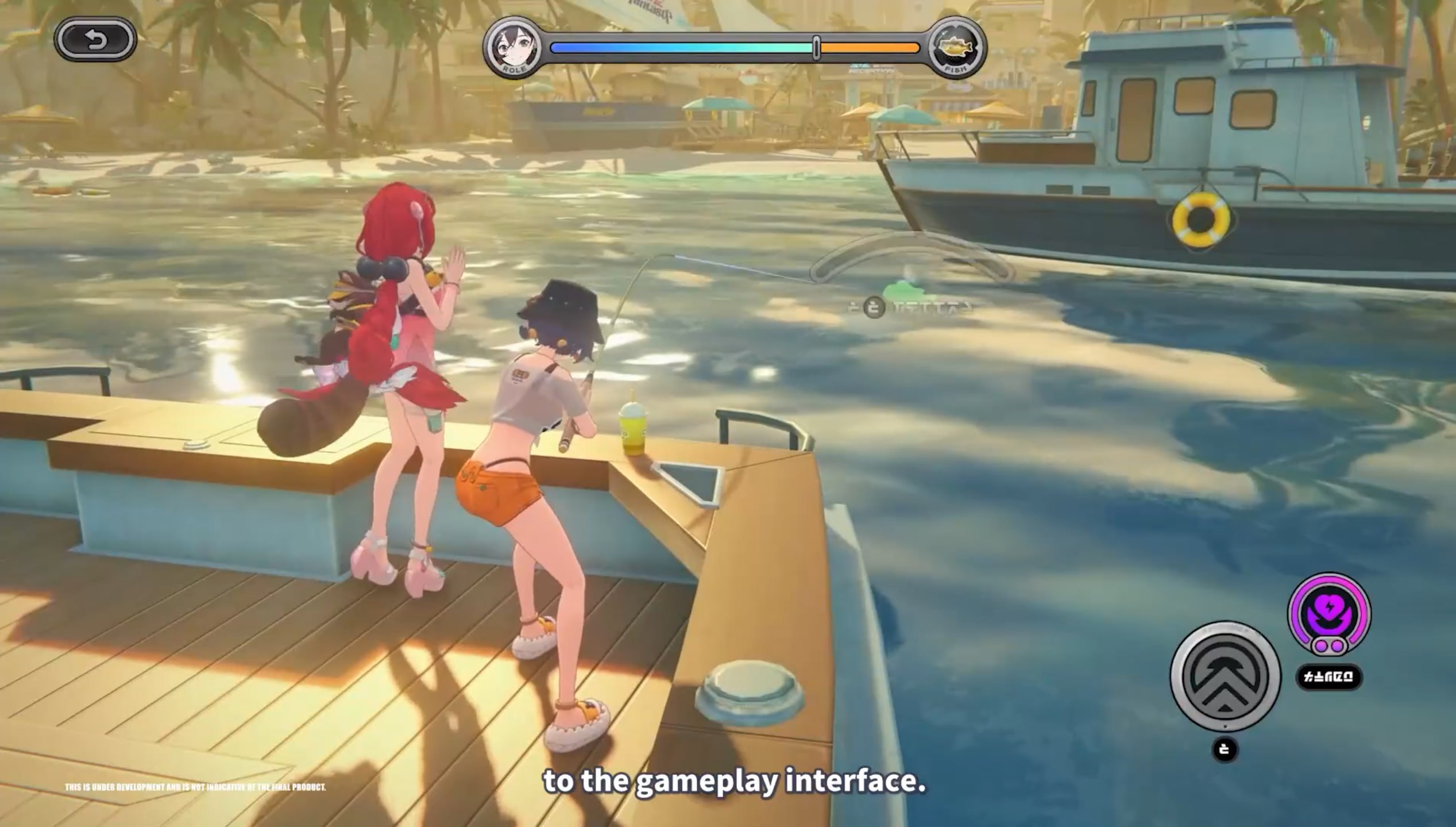1456x827 pixels.
Task: Tap the grey double-chevron reel button
Action: [x=1225, y=676]
